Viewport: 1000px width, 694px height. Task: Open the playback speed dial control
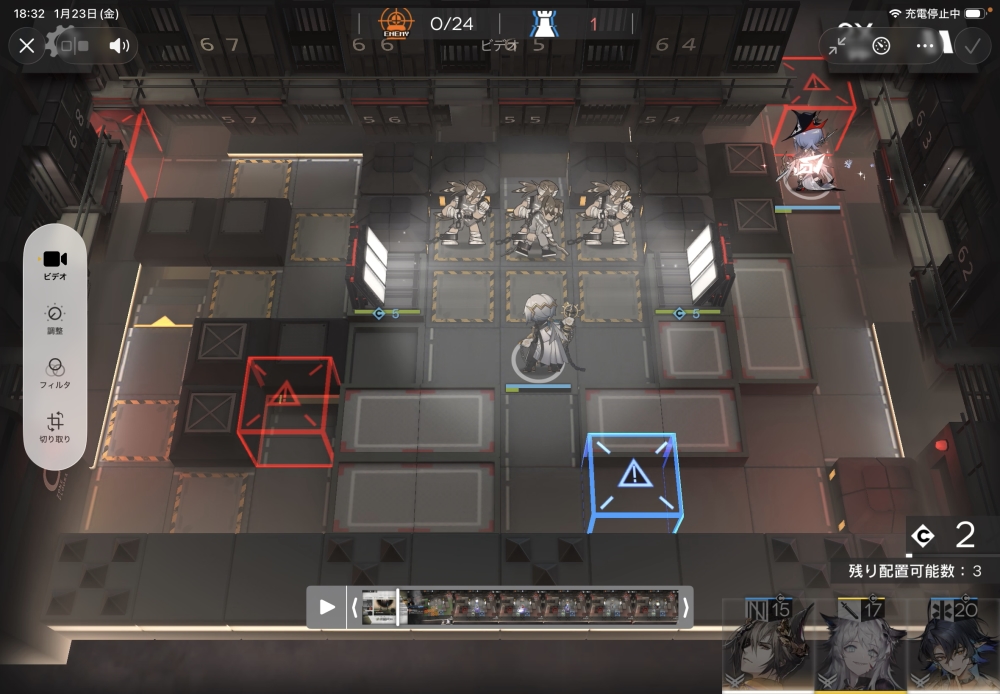click(x=881, y=45)
